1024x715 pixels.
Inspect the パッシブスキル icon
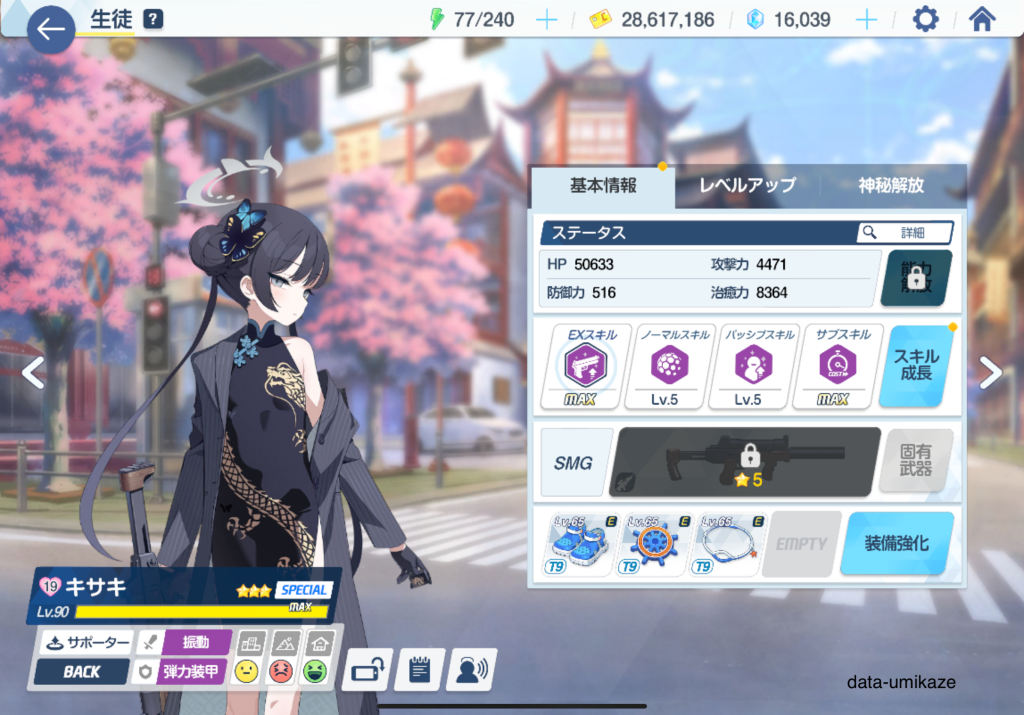pyautogui.click(x=746, y=367)
